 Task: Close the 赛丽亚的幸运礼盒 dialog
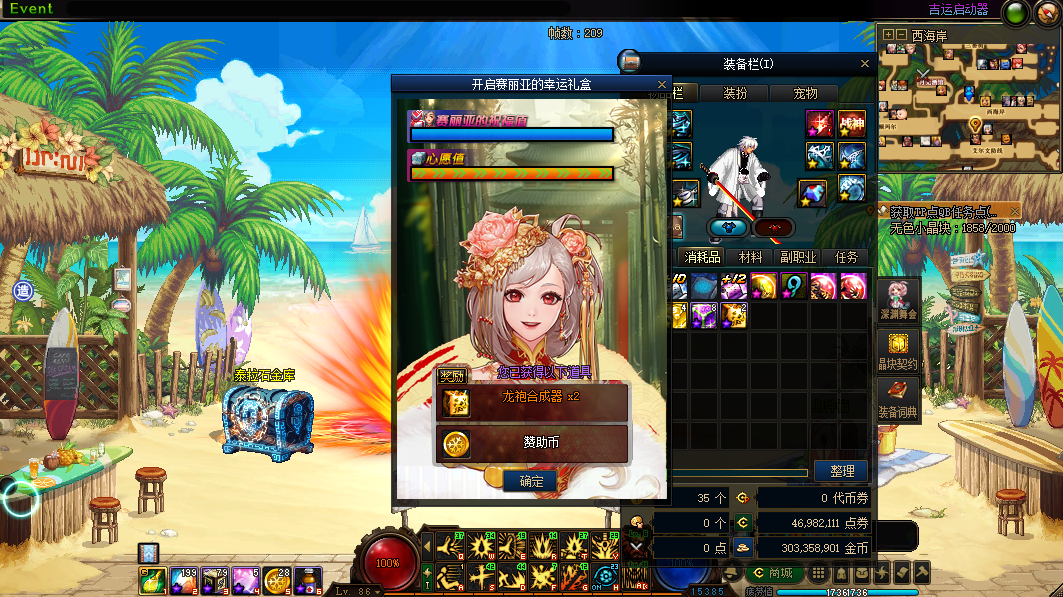(x=661, y=85)
